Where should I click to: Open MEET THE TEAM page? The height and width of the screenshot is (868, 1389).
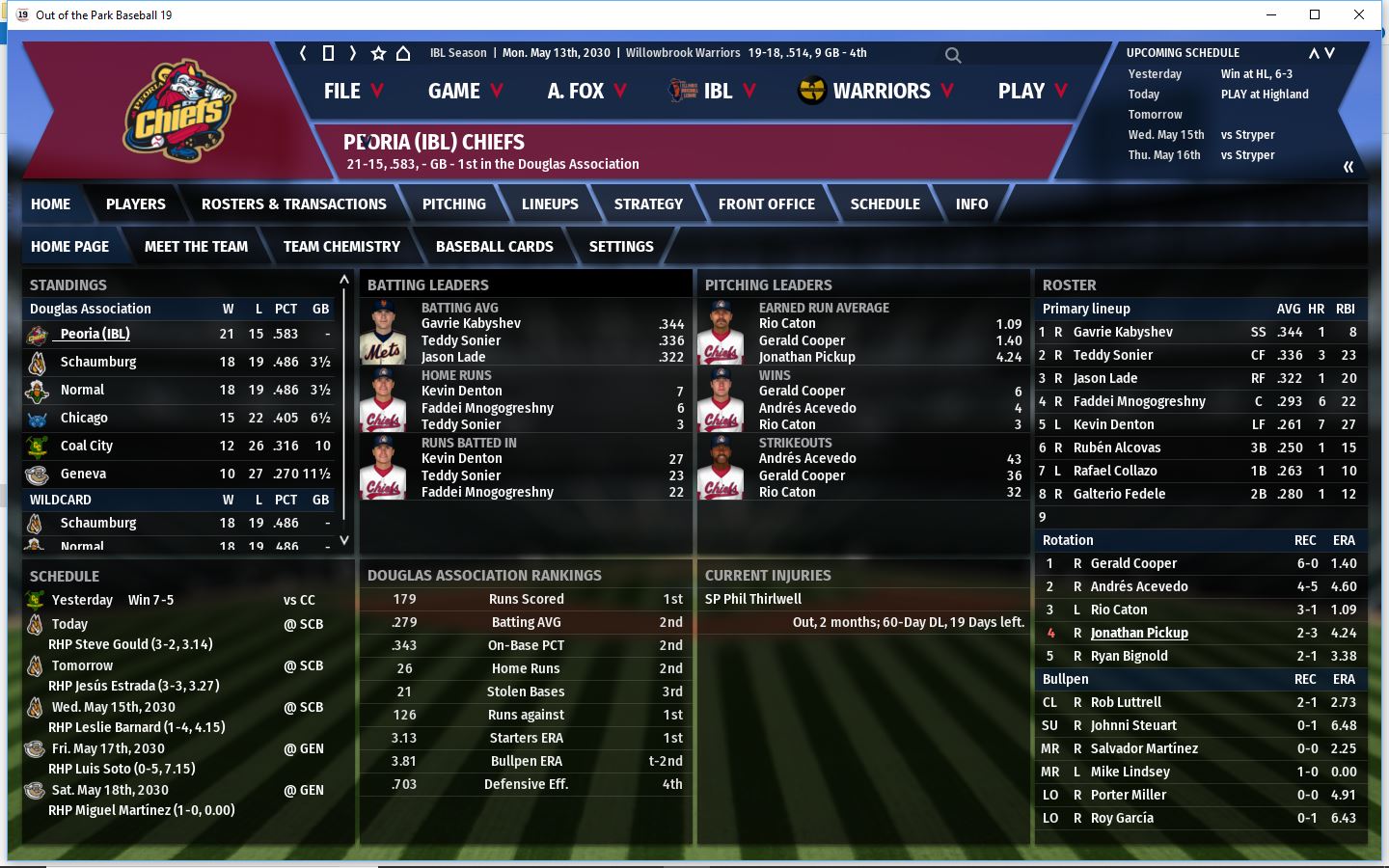tap(196, 247)
